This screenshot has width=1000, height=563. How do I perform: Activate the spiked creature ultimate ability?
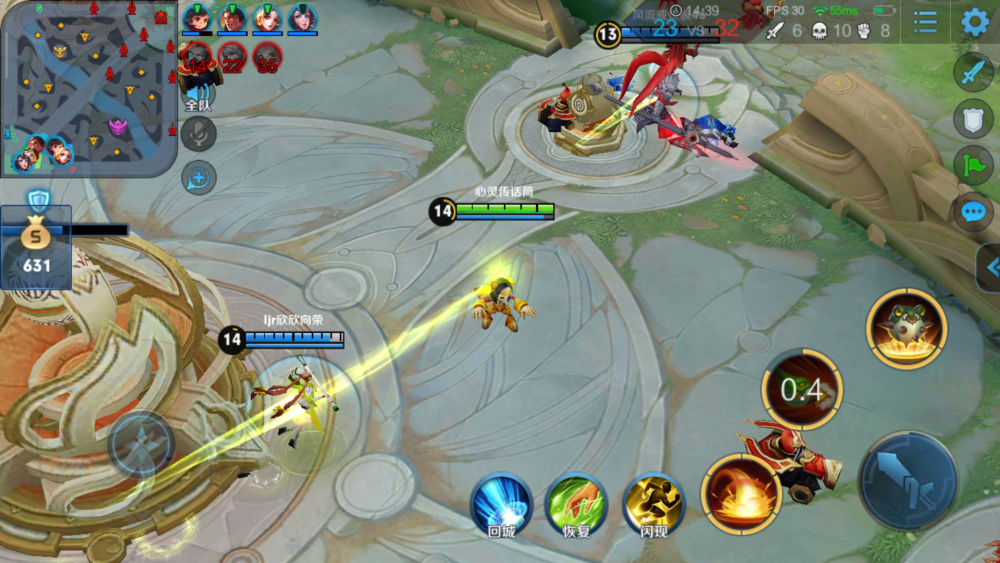(906, 328)
